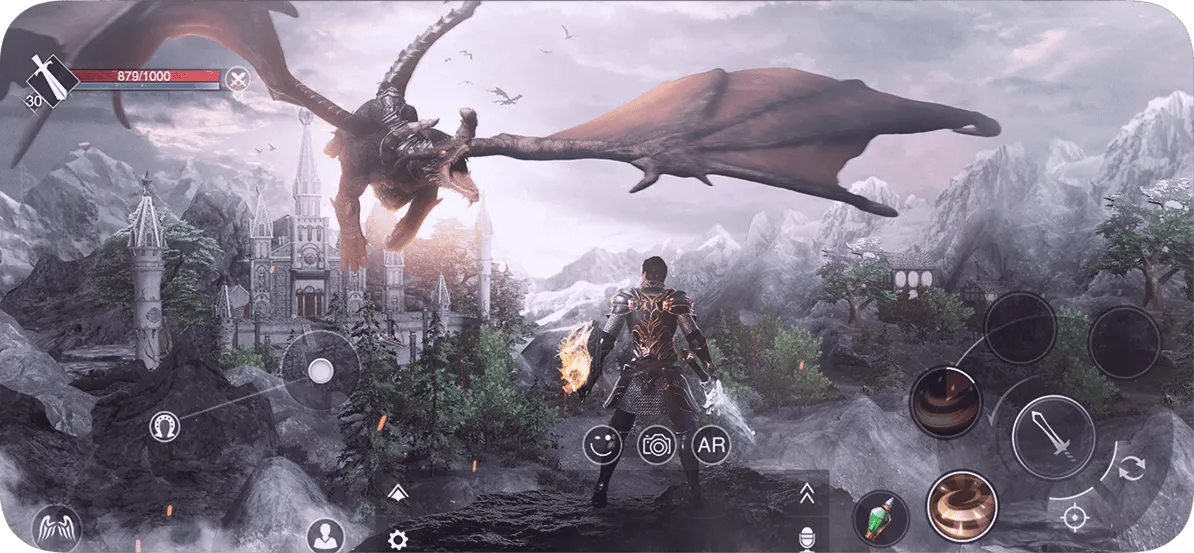This screenshot has width=1194, height=553.
Task: Tap the virtual joystick knob
Action: pyautogui.click(x=320, y=371)
